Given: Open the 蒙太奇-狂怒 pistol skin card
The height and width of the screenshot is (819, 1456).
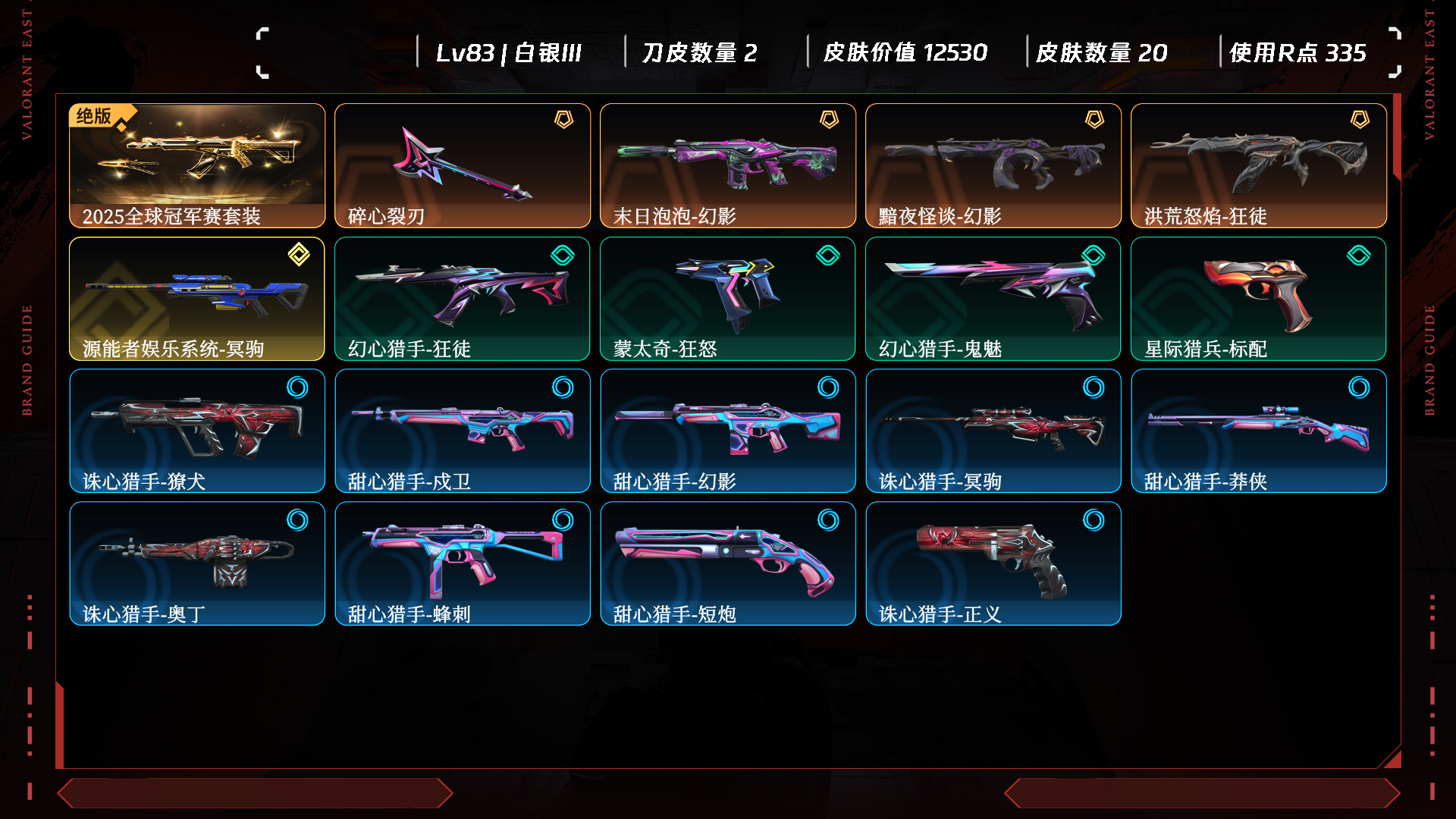Looking at the screenshot, I should pyautogui.click(x=728, y=299).
